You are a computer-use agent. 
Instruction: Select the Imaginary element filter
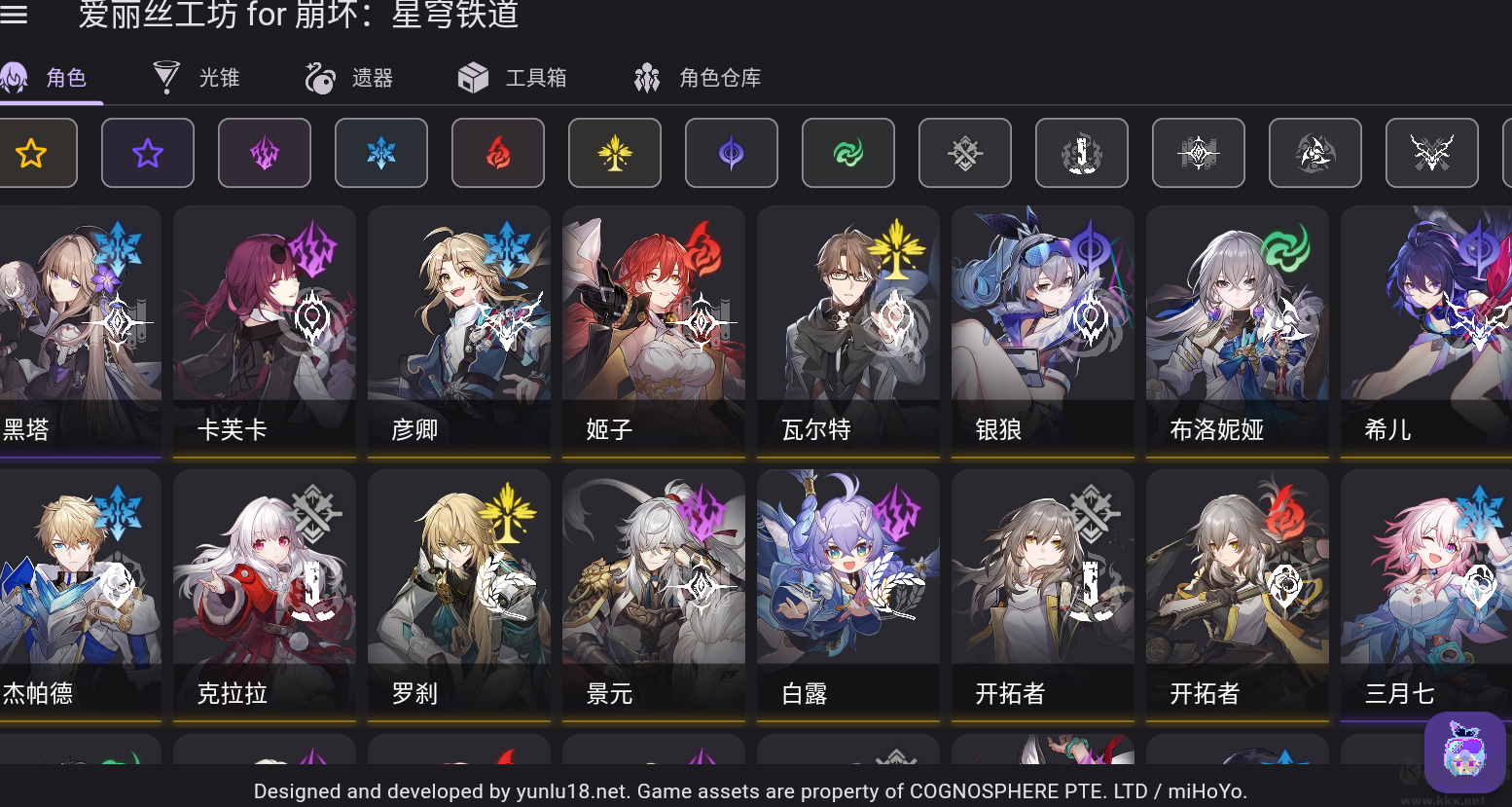coord(615,153)
